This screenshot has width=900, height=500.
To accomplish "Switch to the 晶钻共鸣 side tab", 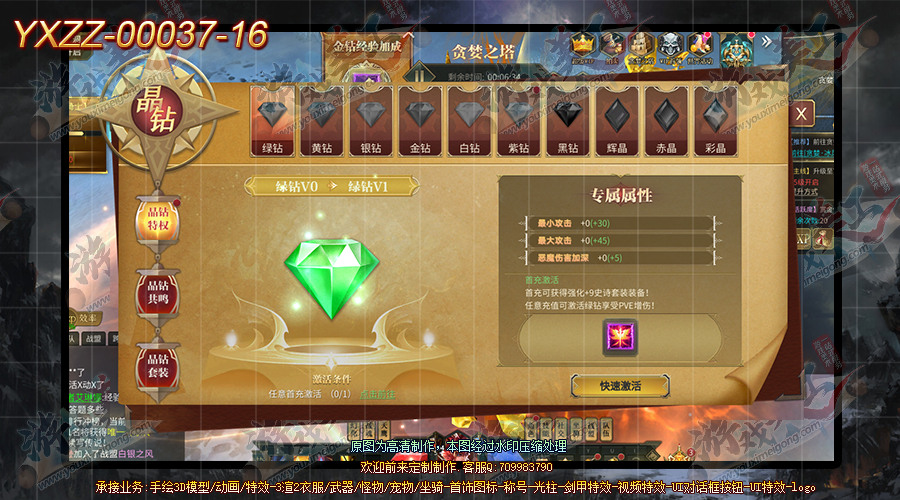I will tap(158, 293).
